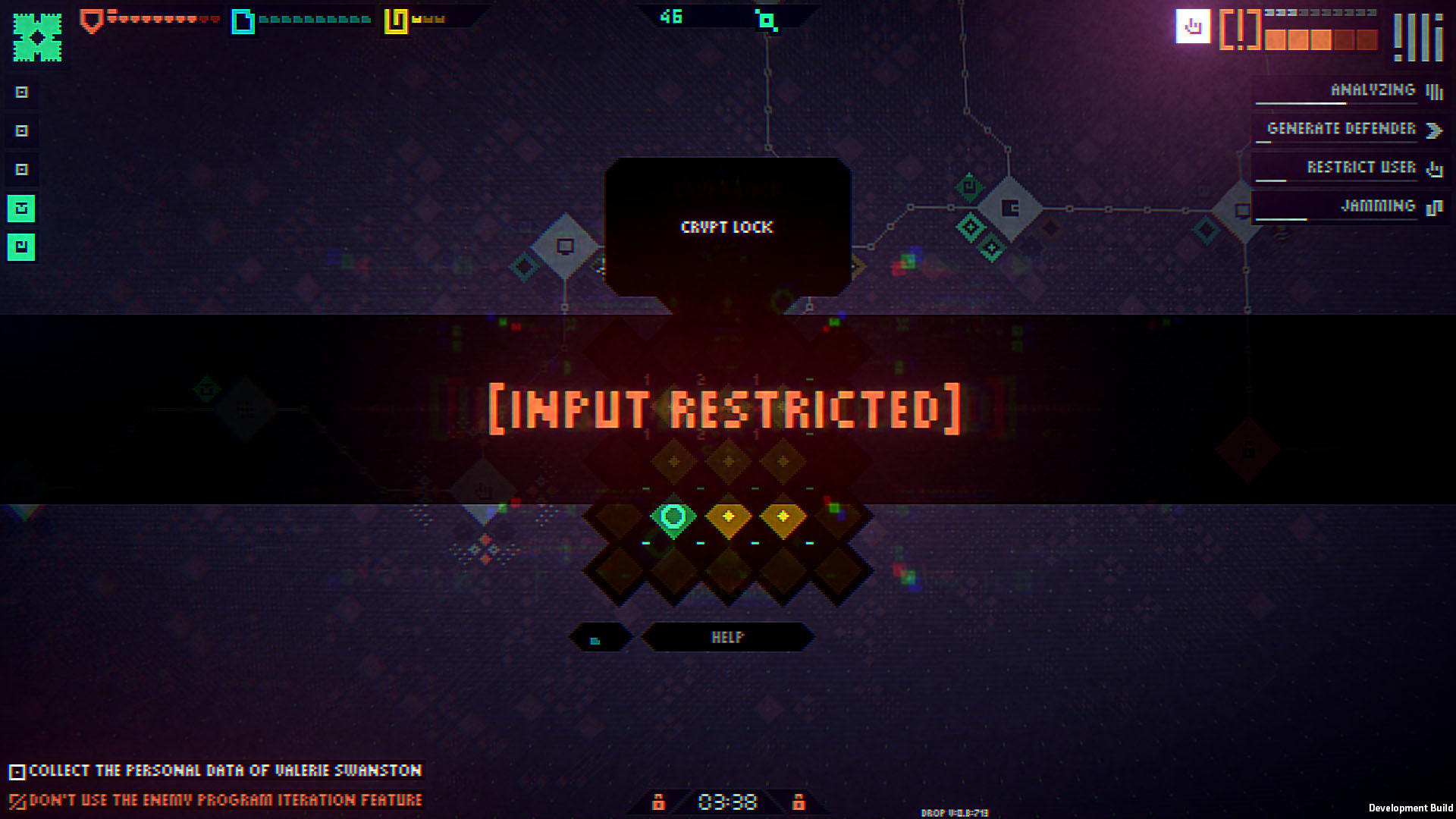Click the padlock icon left of the timer

pos(659,802)
